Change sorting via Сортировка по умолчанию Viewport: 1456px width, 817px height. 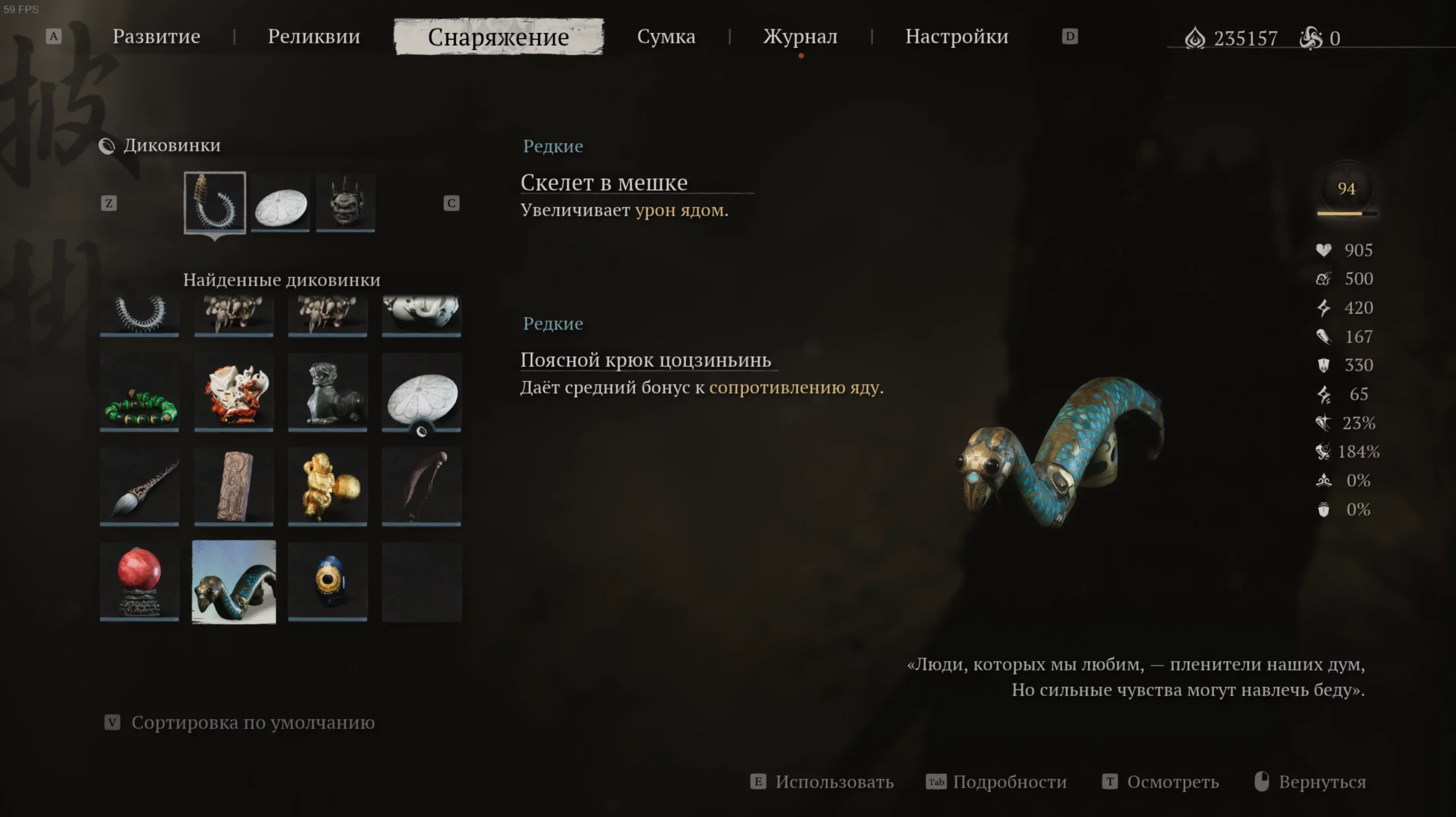point(253,723)
